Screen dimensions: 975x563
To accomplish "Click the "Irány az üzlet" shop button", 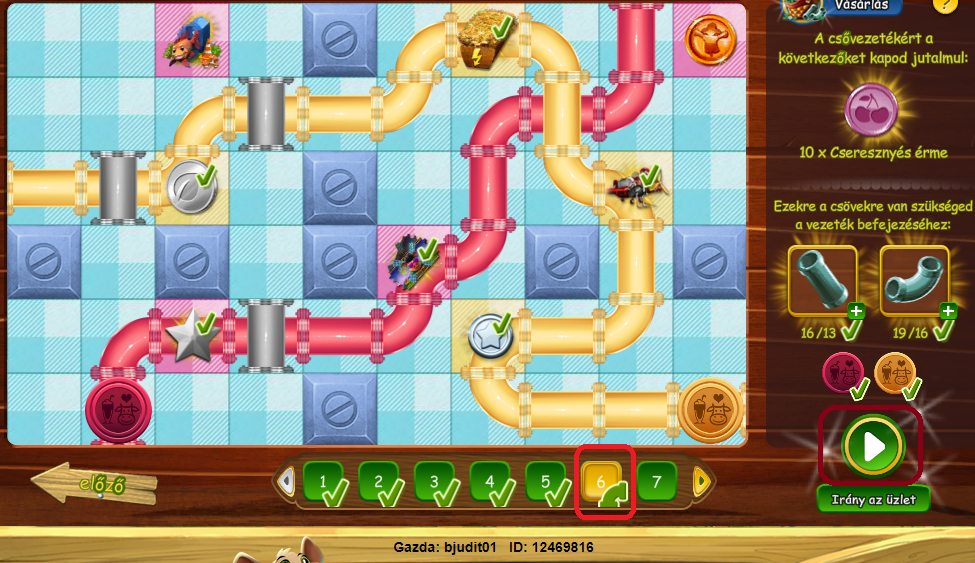I will coord(873,498).
